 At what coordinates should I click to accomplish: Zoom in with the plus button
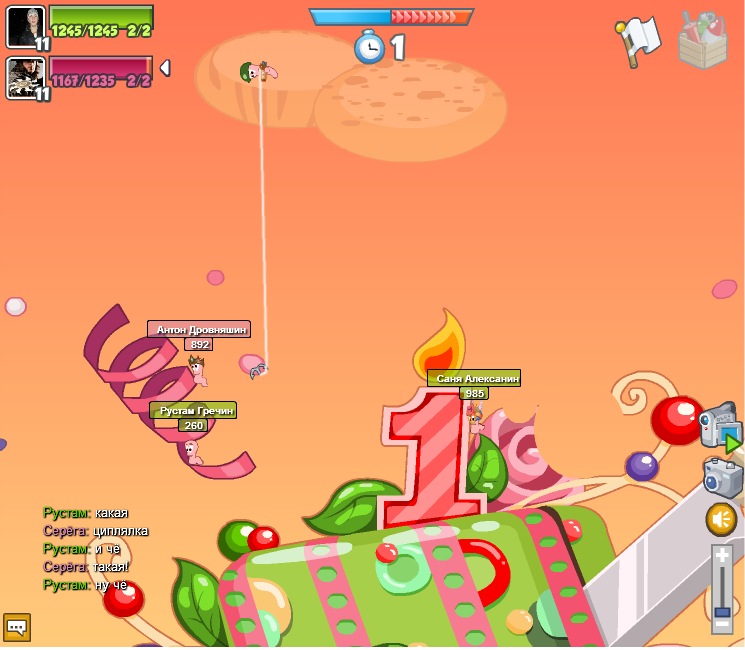(722, 554)
